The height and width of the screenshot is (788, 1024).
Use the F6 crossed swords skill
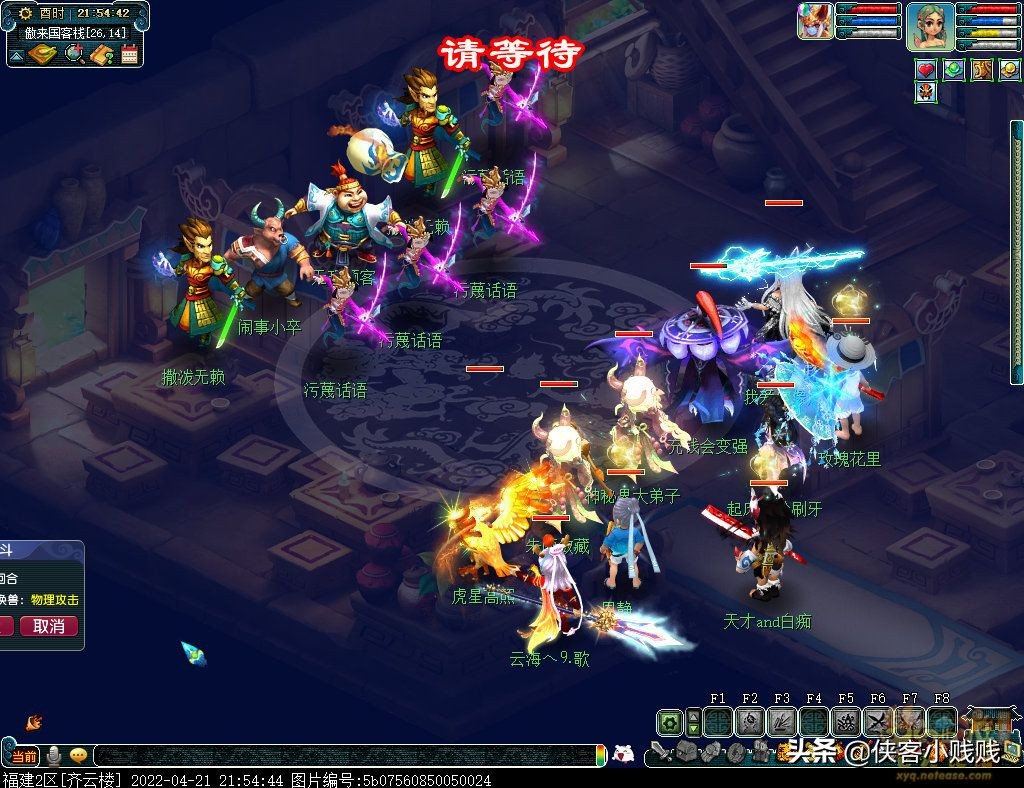pos(878,722)
